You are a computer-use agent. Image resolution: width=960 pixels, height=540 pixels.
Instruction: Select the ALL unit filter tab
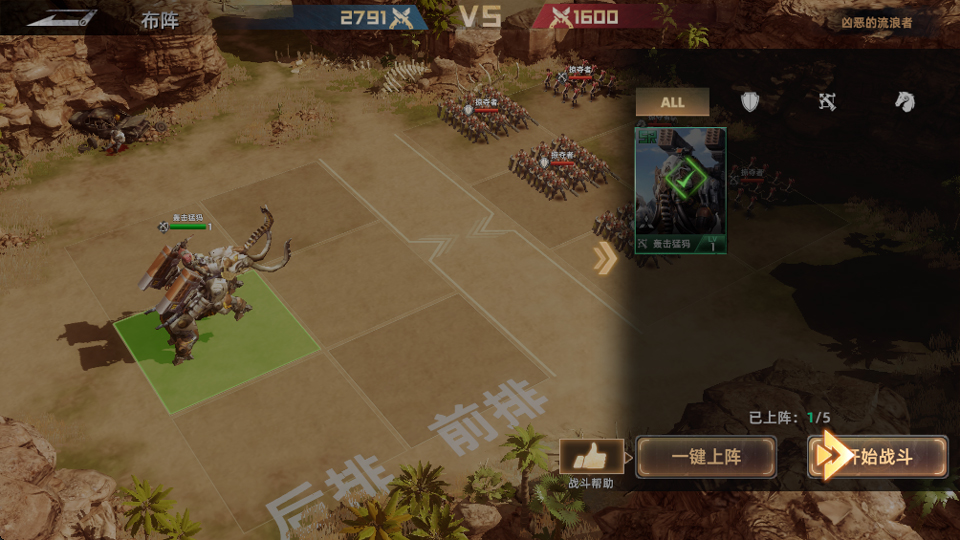(x=672, y=102)
